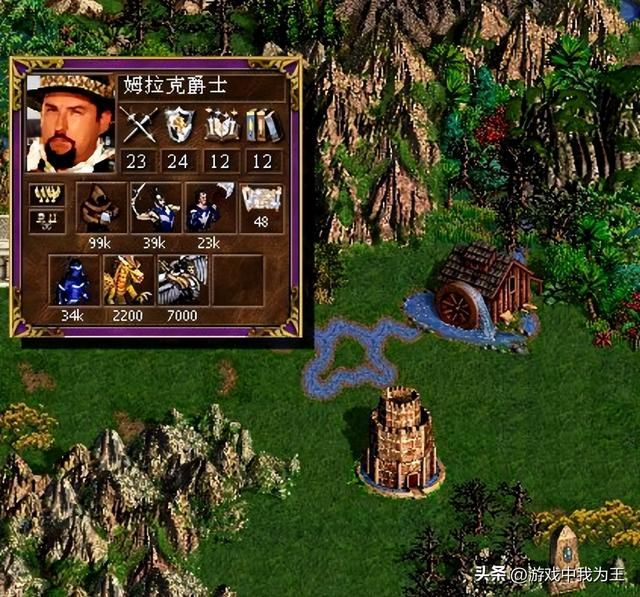This screenshot has height=597, width=640.
Task: Select the shield defense skill icon
Action: point(180,126)
